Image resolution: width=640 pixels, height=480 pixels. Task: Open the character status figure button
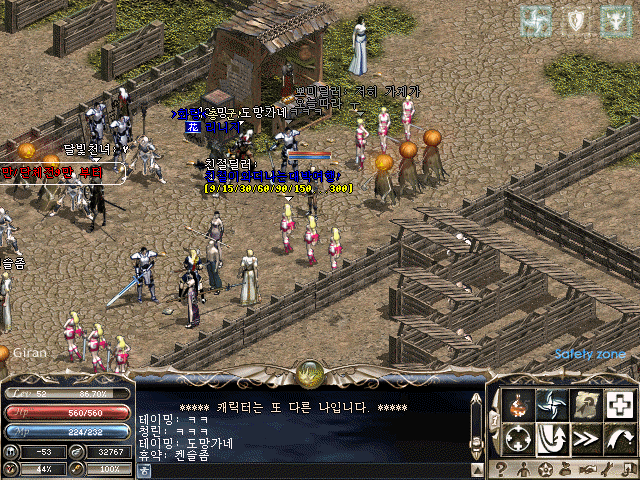pos(523,469)
